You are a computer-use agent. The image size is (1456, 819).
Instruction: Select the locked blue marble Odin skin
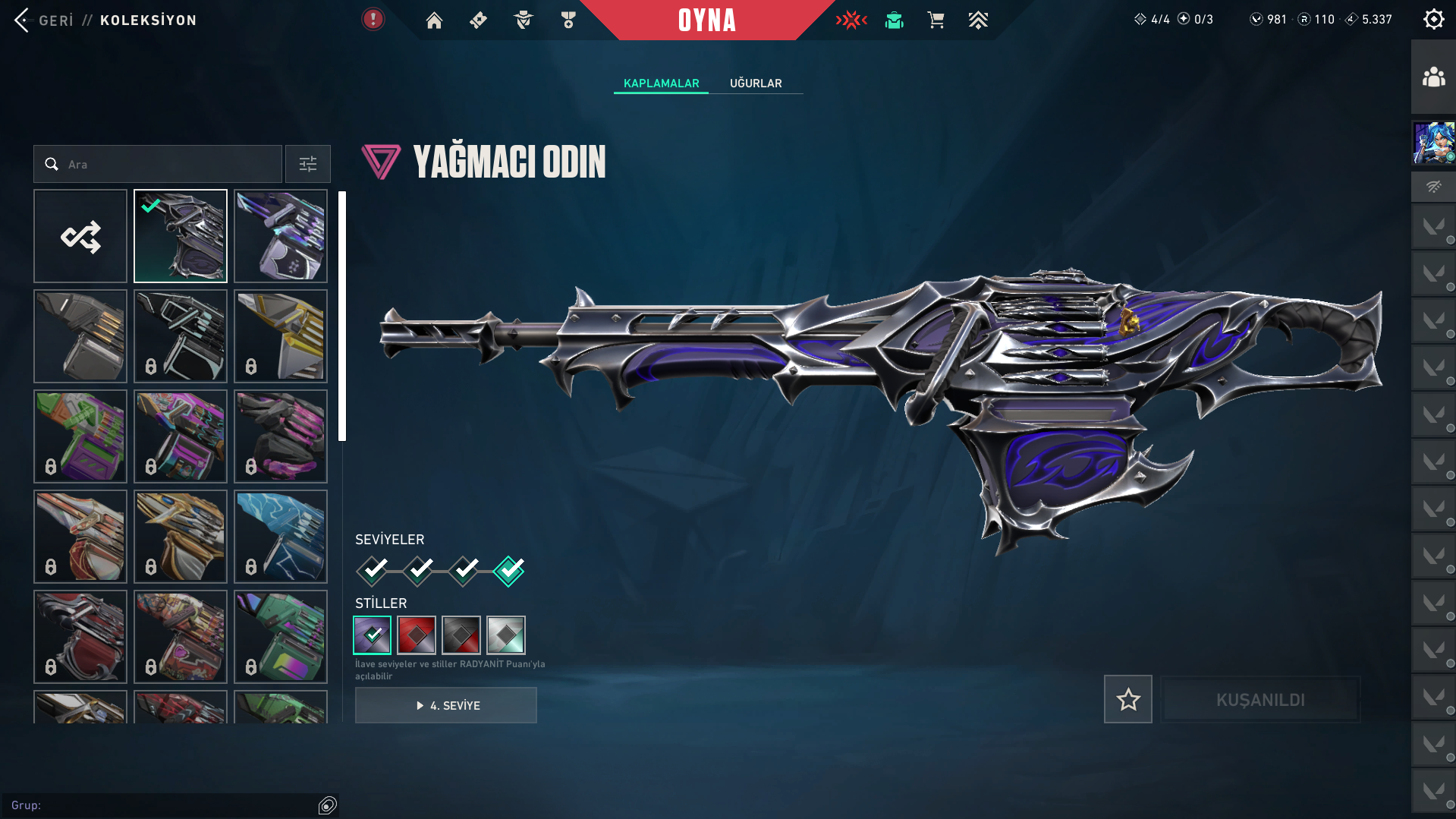(281, 537)
